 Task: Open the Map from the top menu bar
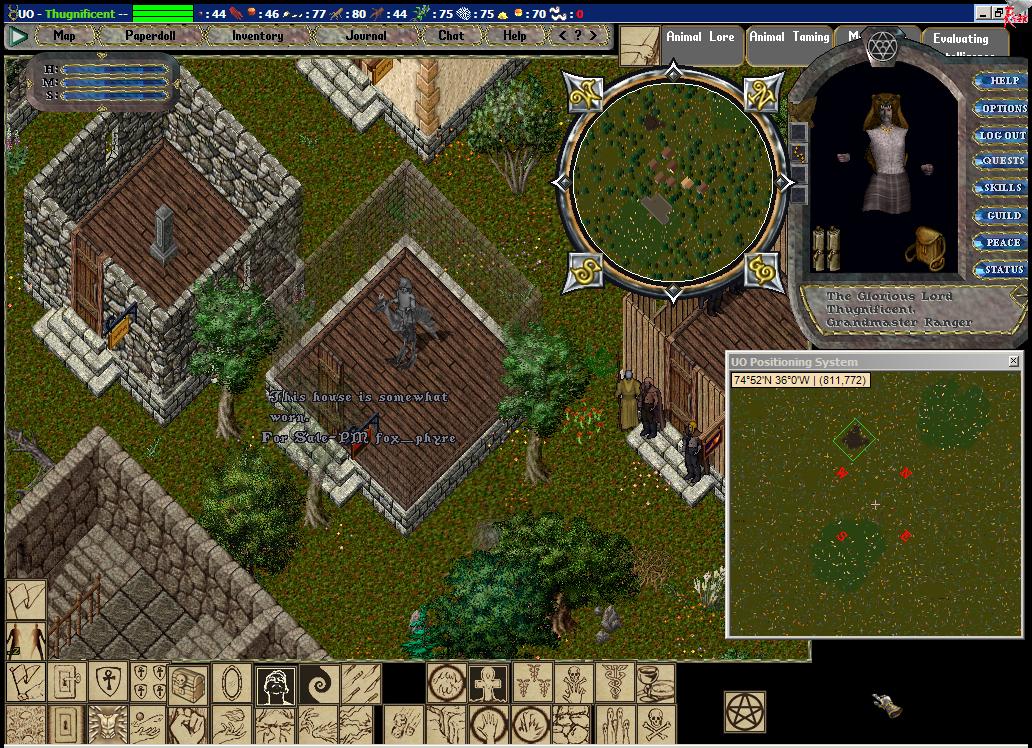coord(64,36)
